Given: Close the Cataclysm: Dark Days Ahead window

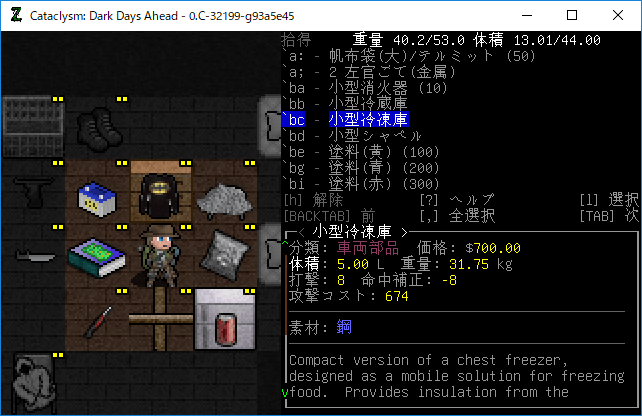Looking at the screenshot, I should coord(617,16).
